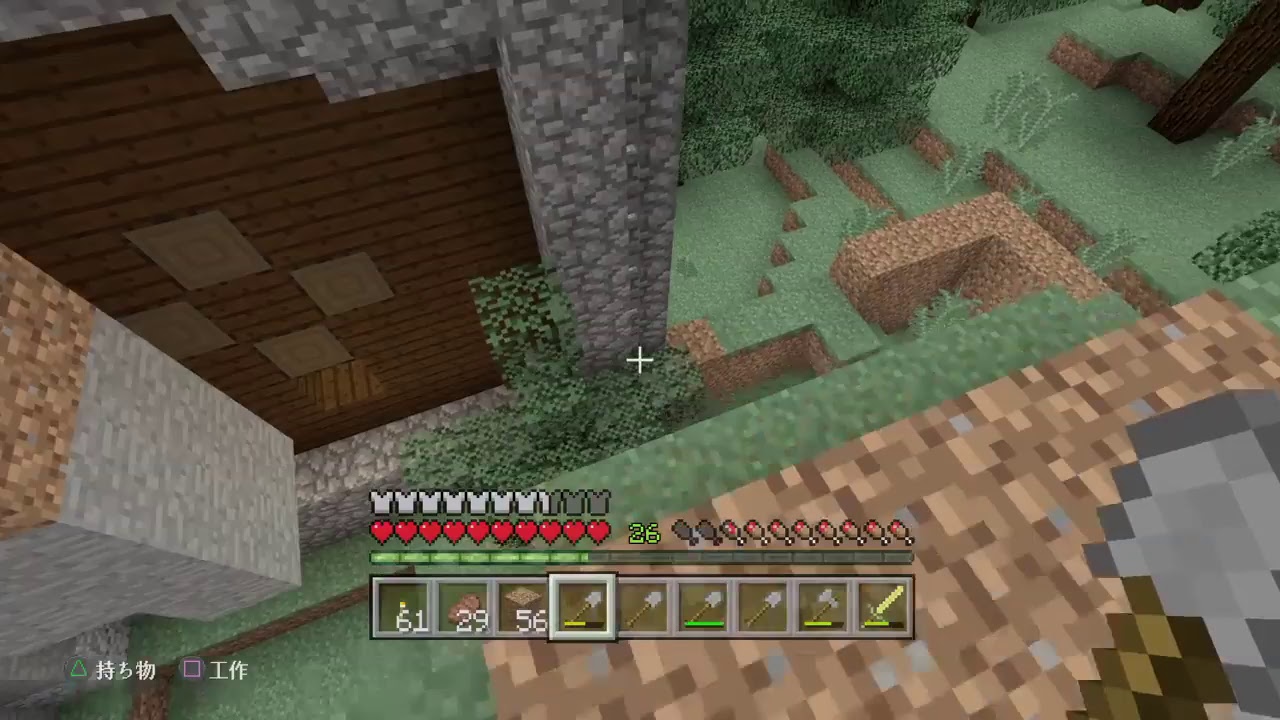
Task: Open crafting using the 工作 button
Action: point(229,671)
